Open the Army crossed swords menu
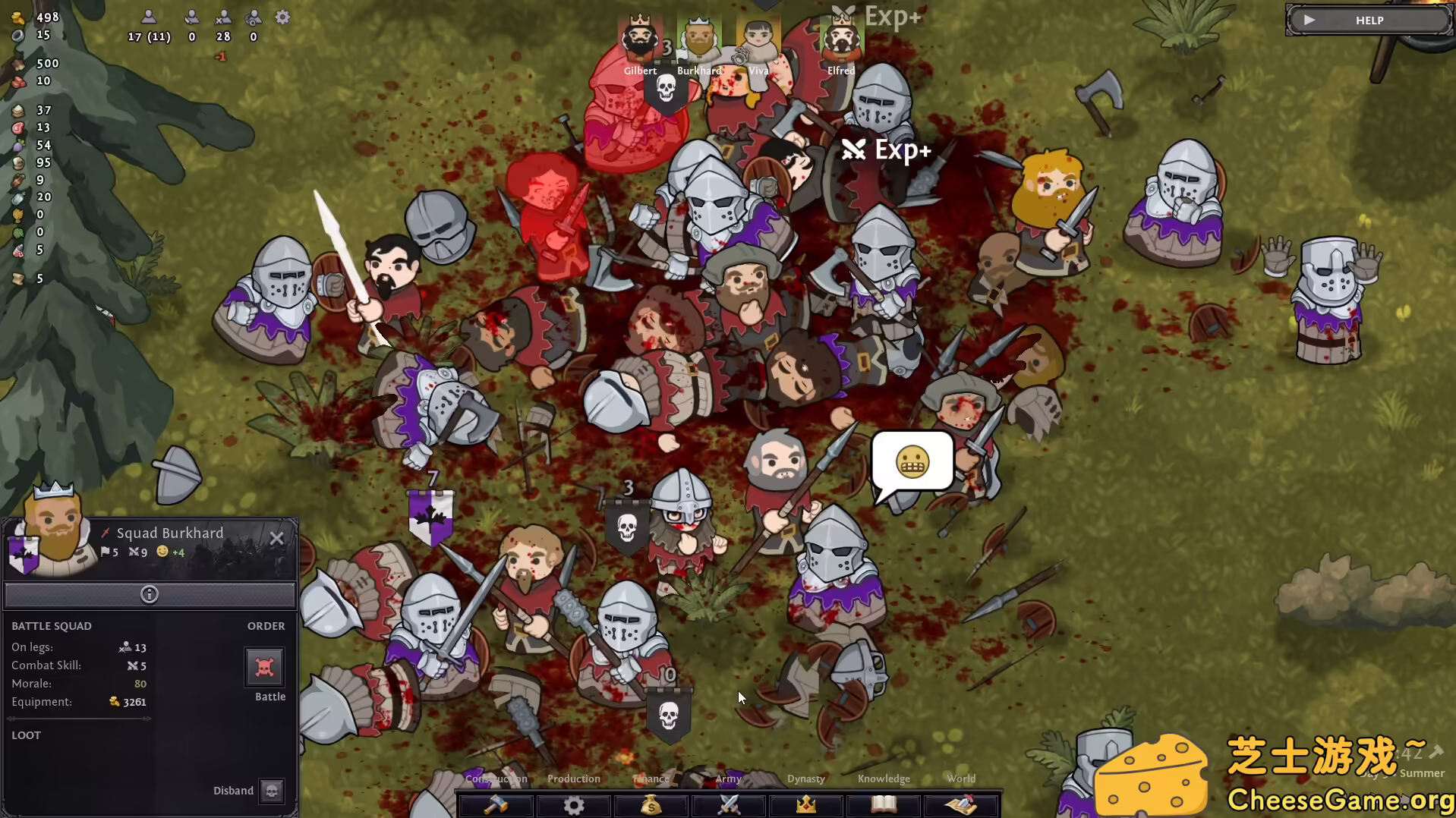This screenshot has height=818, width=1456. pos(729,804)
